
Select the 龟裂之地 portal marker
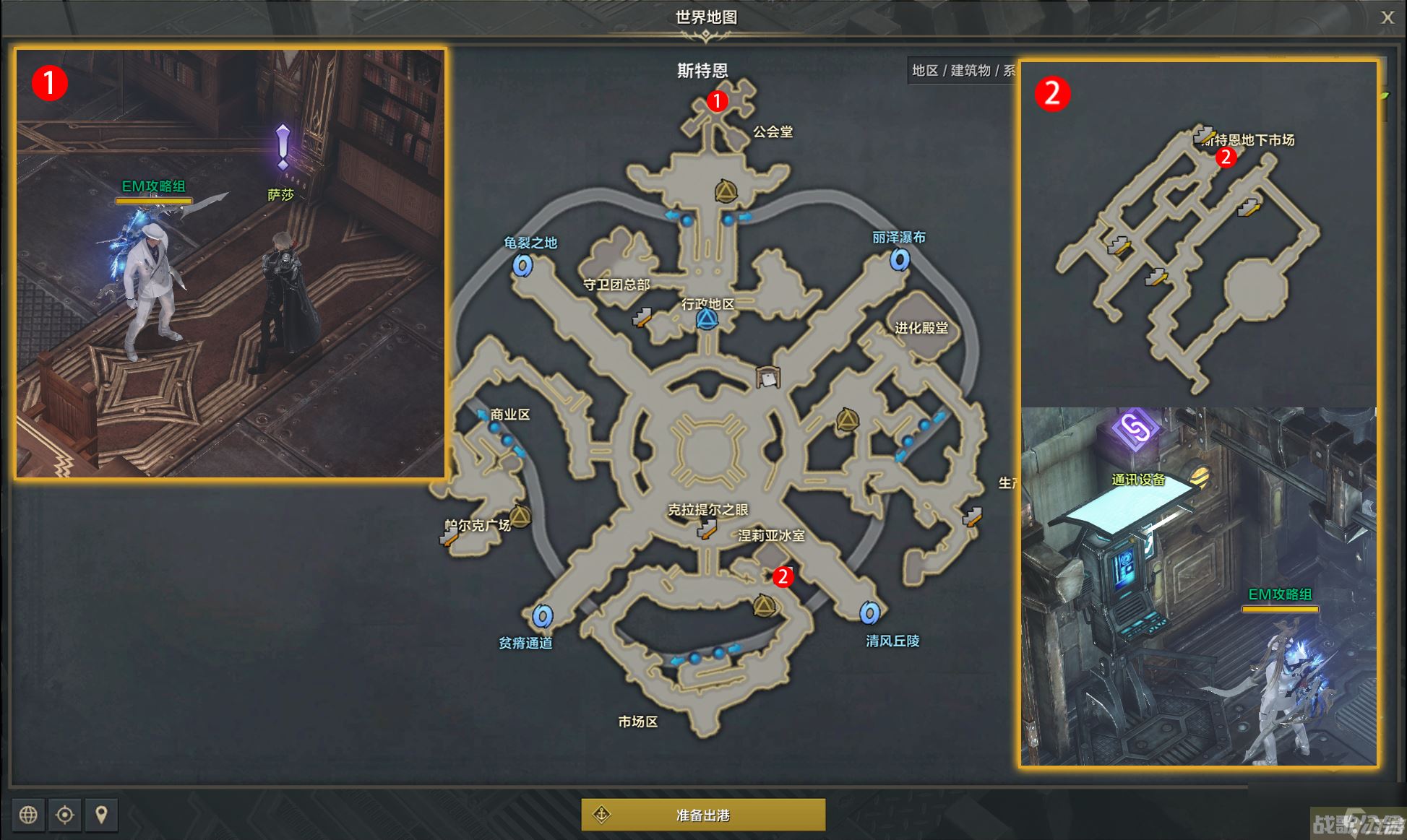coord(523,265)
